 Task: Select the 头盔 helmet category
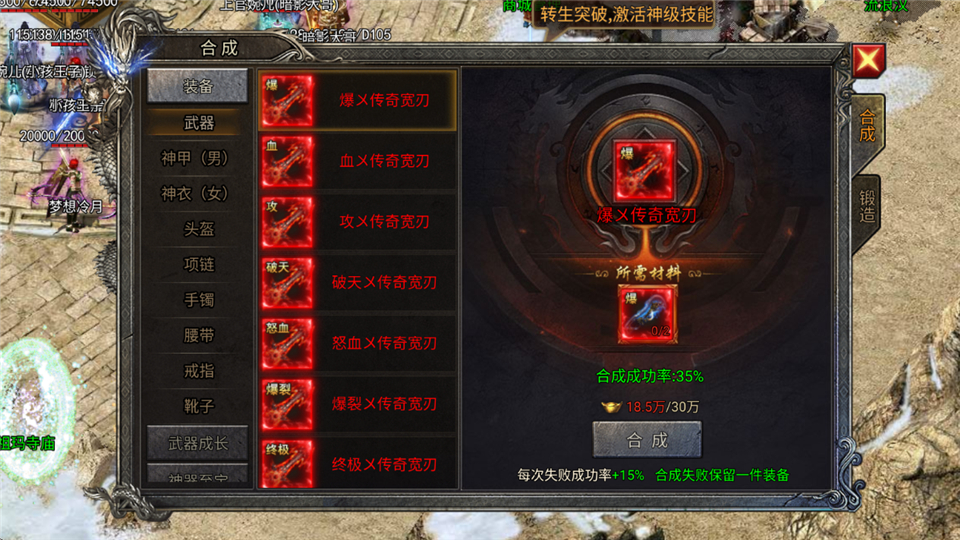[x=197, y=229]
